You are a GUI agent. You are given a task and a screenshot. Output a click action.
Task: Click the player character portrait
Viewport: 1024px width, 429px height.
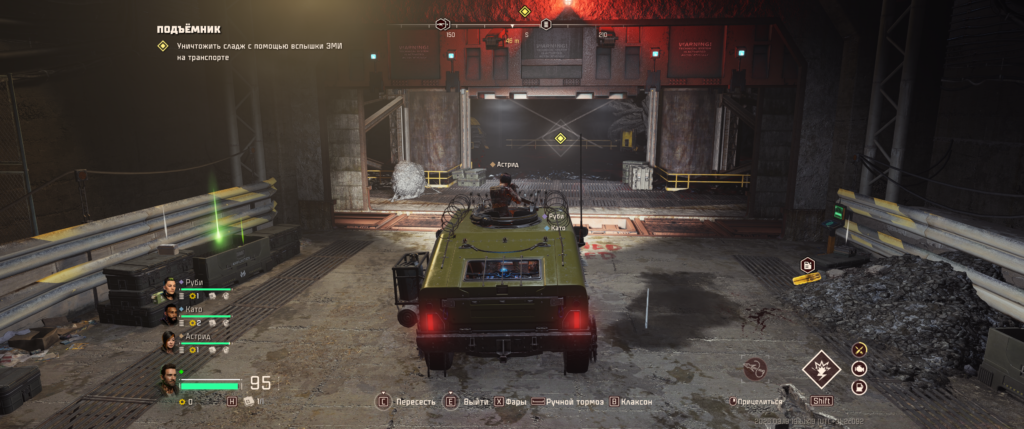[168, 380]
